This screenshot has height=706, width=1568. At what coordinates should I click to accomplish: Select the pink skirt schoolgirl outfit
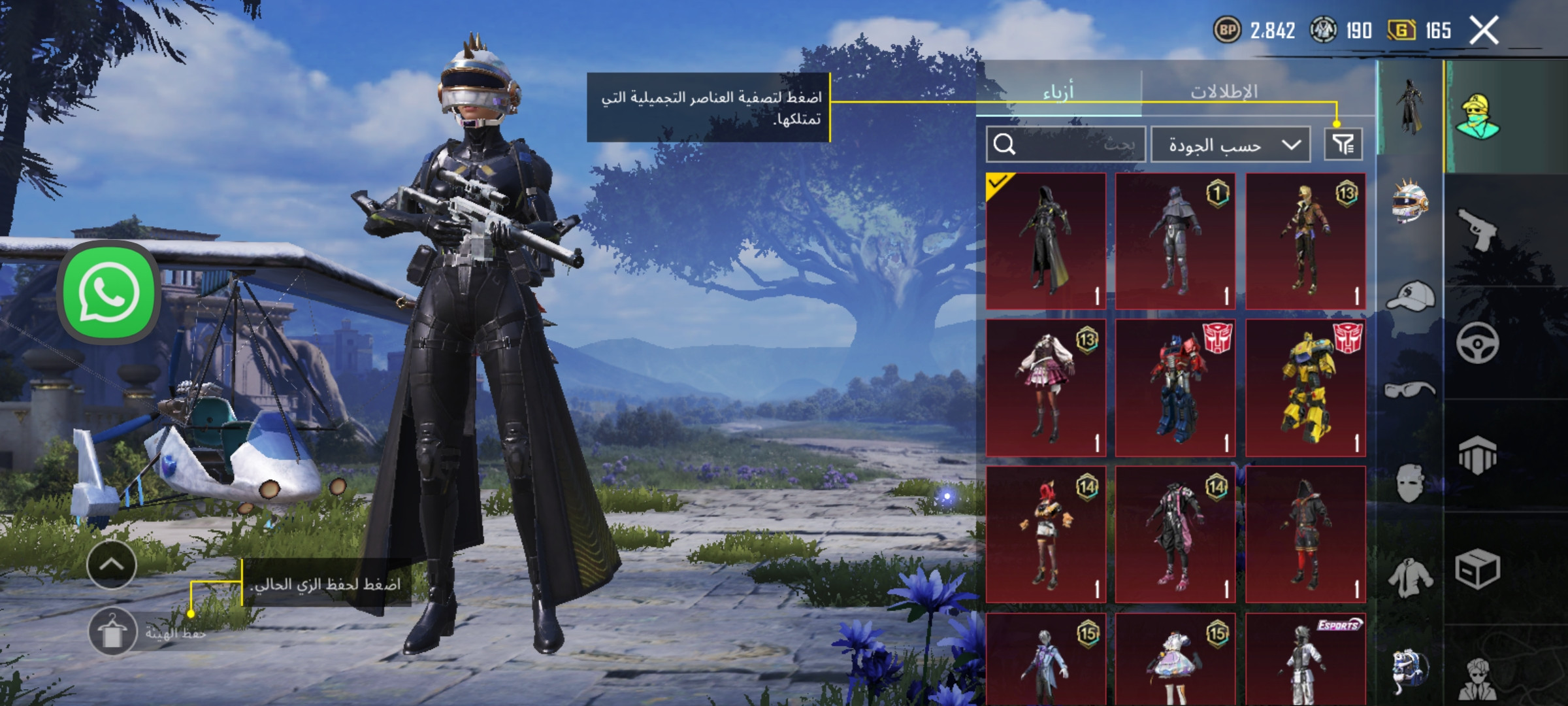tap(1046, 388)
